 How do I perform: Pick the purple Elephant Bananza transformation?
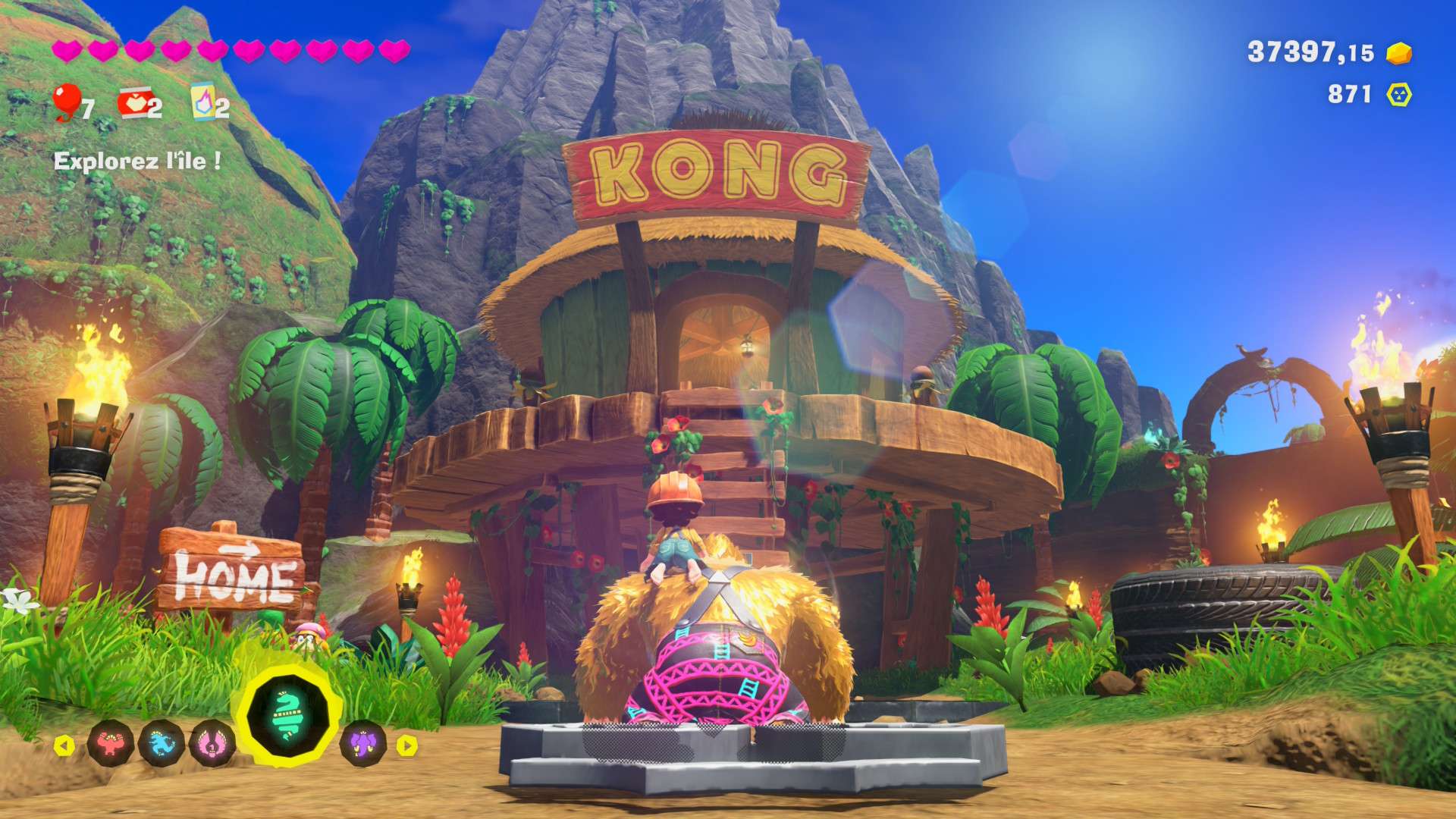(363, 742)
